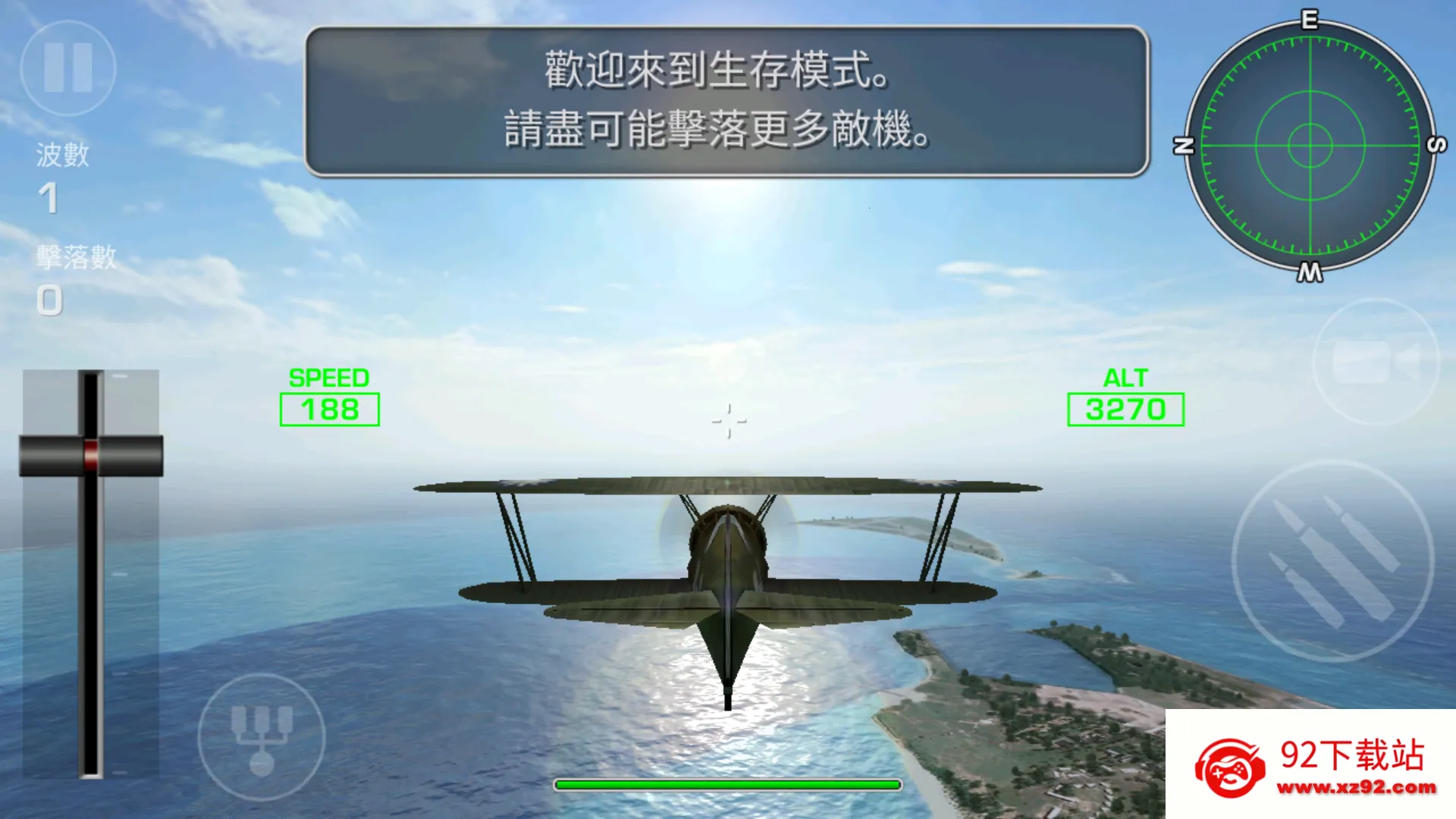Click the throttle slider track
This screenshot has height=819, width=1456.
click(x=91, y=607)
